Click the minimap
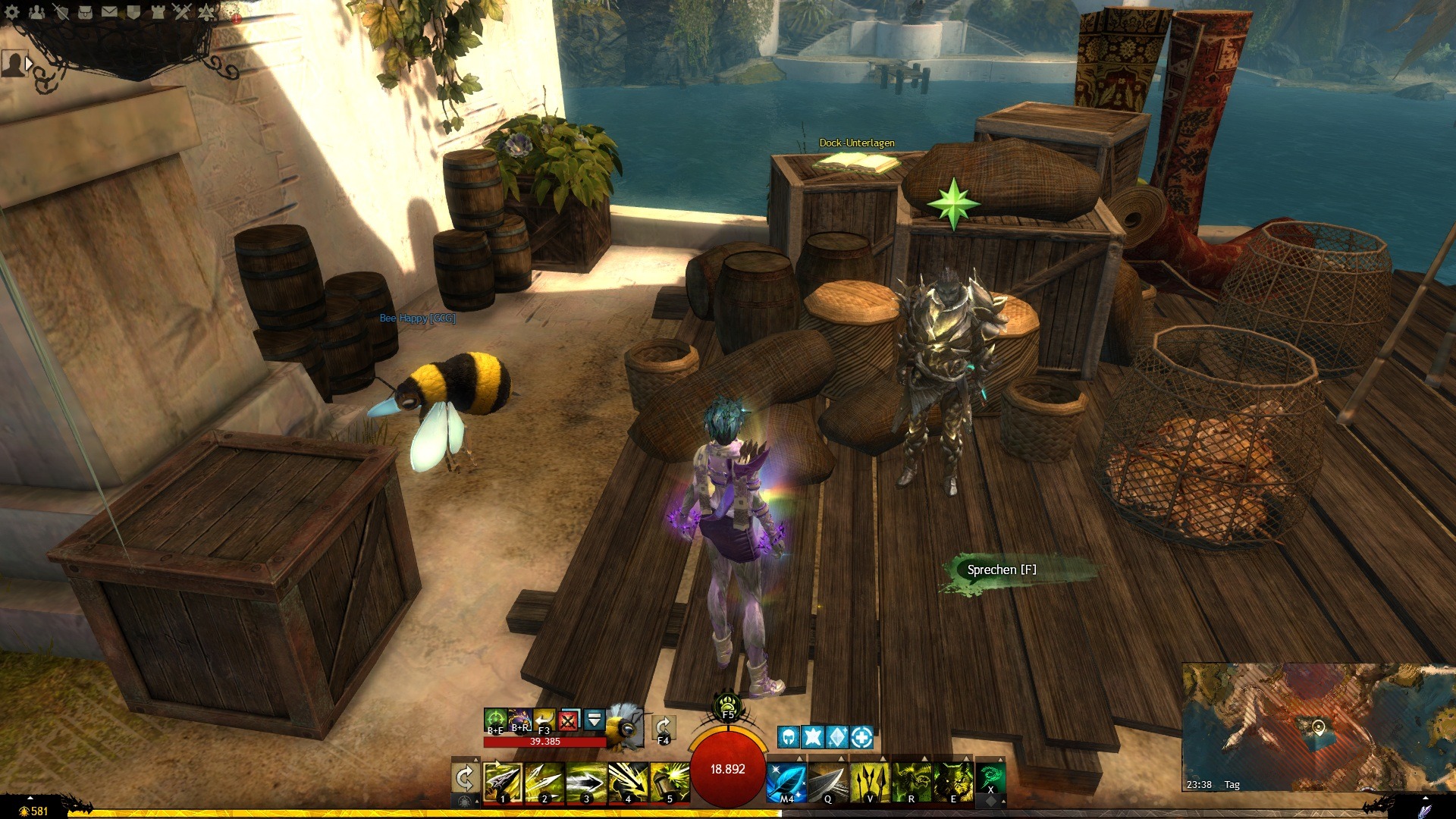This screenshot has height=819, width=1456. (1318, 726)
